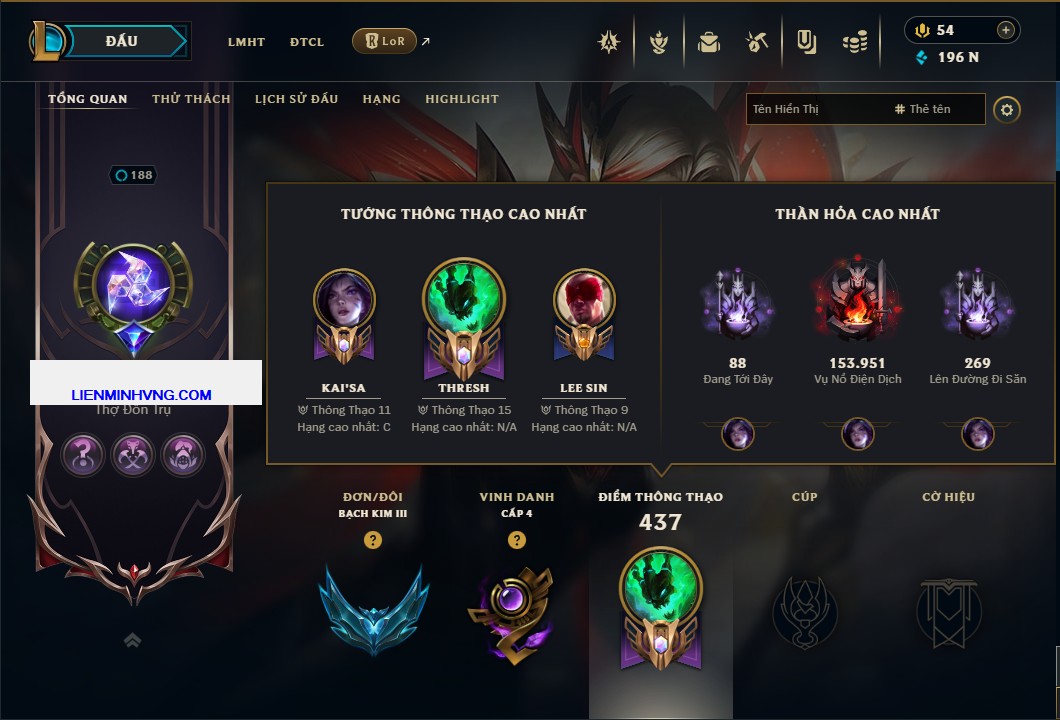Viewport: 1060px width, 720px height.
Task: Open the CÚP trophy section
Action: 804,610
